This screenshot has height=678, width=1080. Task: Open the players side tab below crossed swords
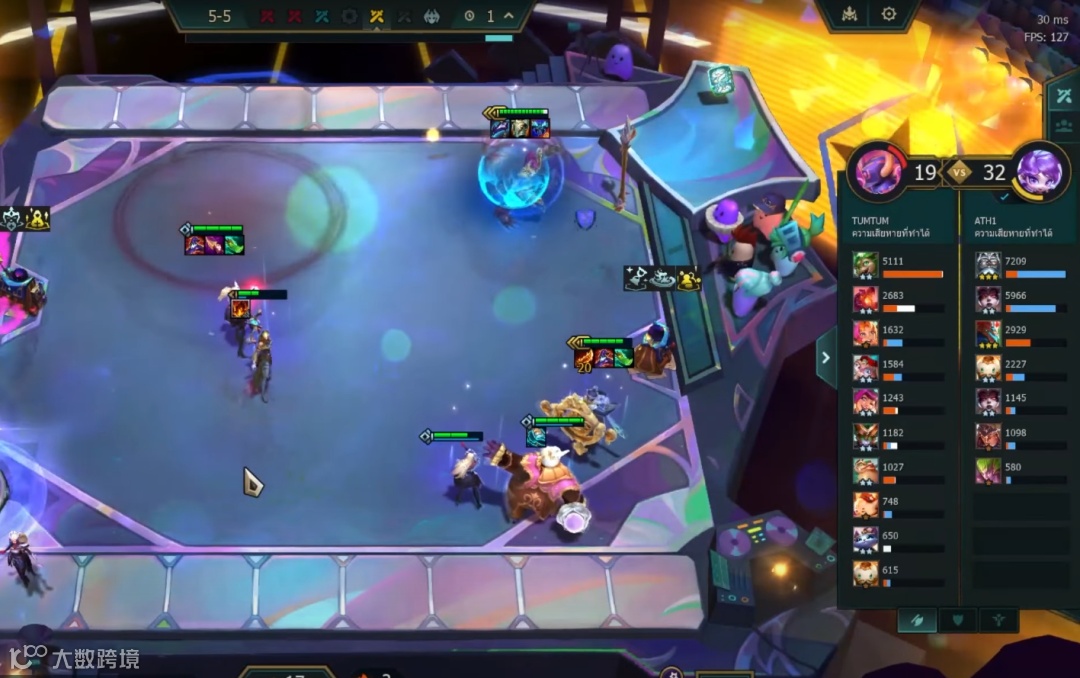[1063, 129]
